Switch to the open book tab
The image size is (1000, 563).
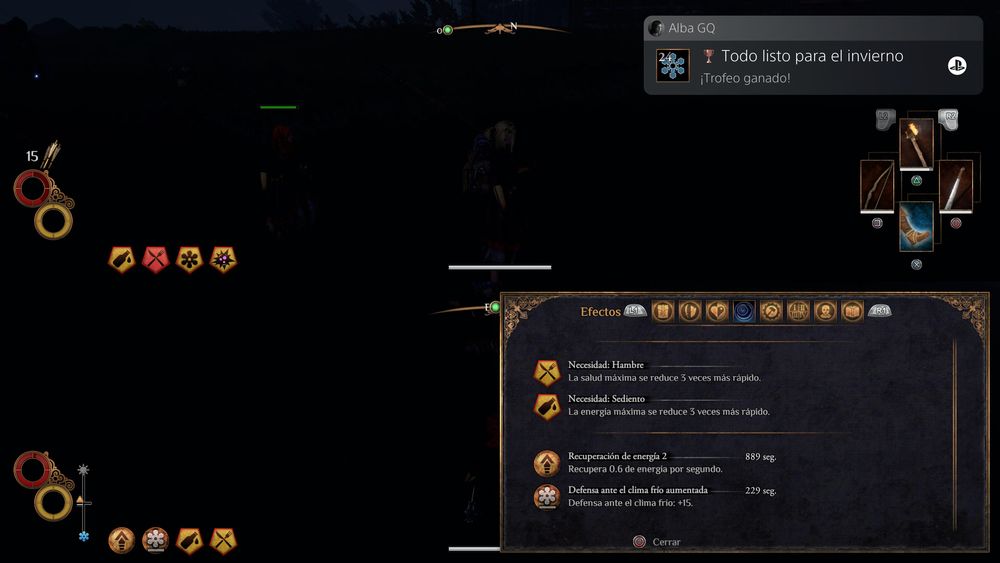coord(852,311)
